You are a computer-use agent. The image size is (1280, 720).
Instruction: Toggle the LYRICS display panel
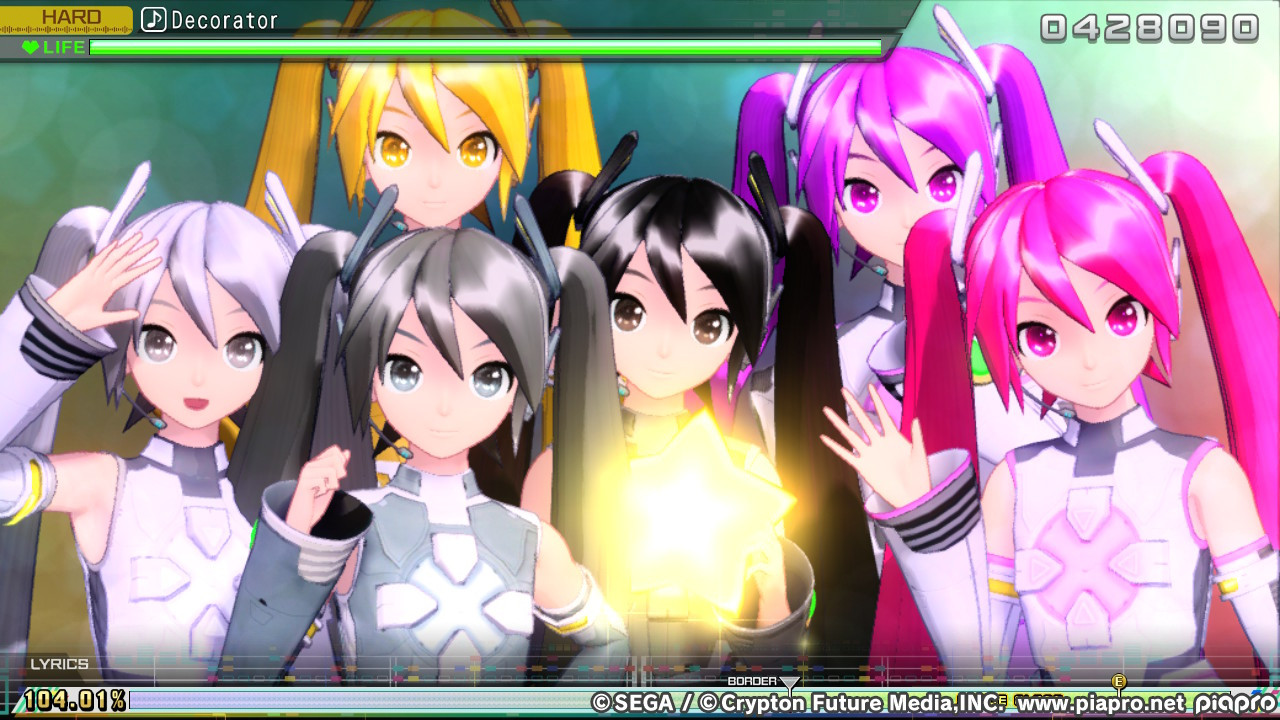tap(62, 661)
